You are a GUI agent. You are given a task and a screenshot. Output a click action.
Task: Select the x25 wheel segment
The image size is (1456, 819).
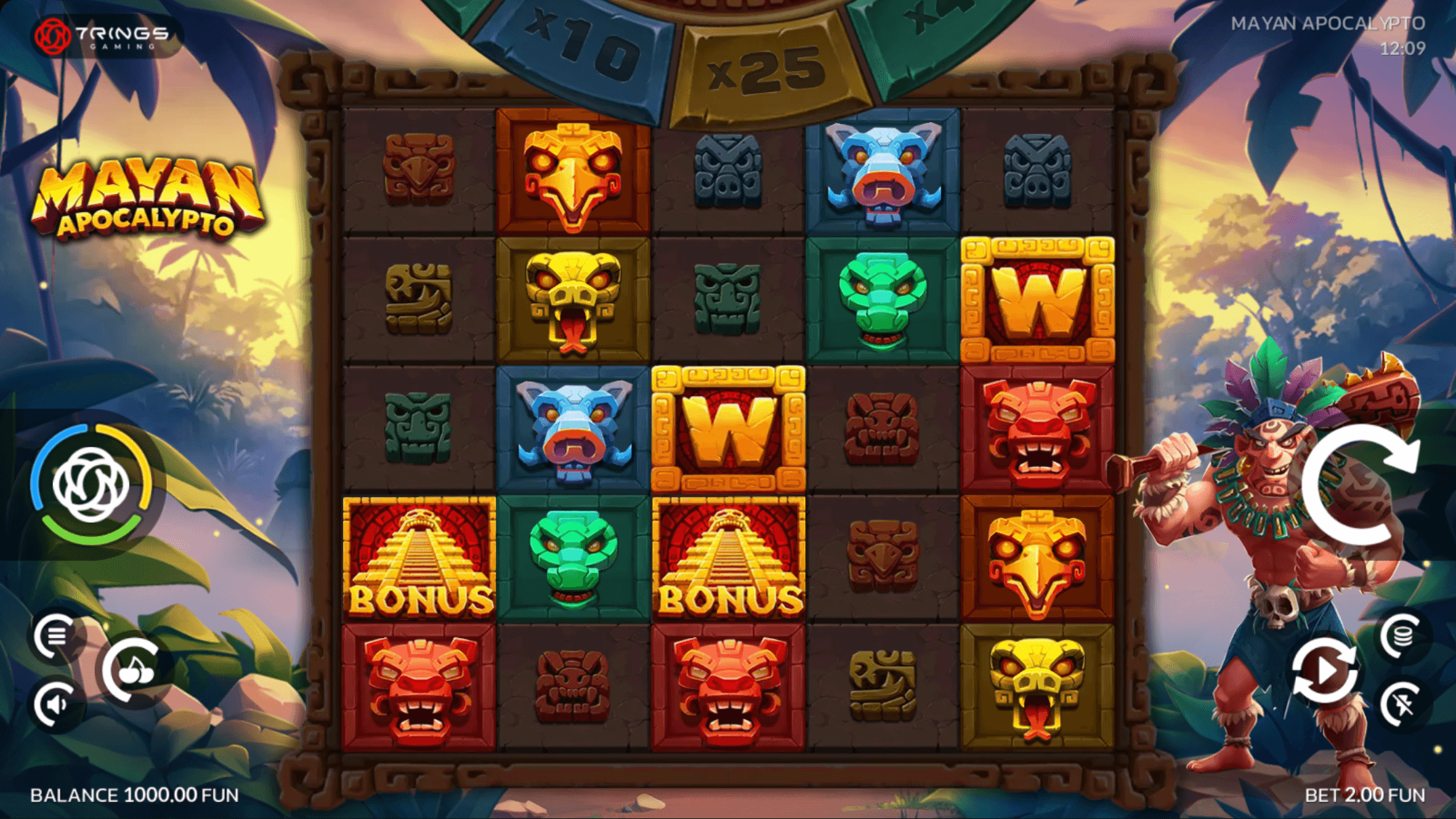(x=763, y=68)
